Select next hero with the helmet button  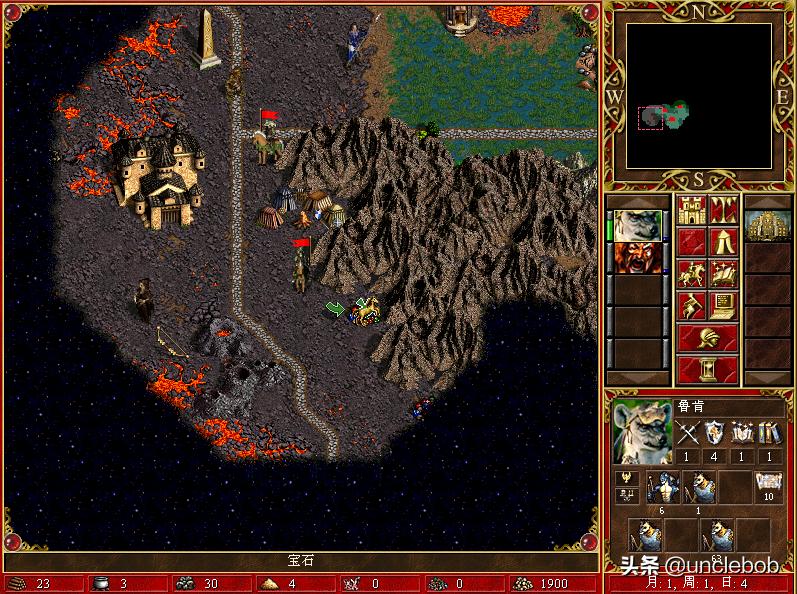[707, 337]
